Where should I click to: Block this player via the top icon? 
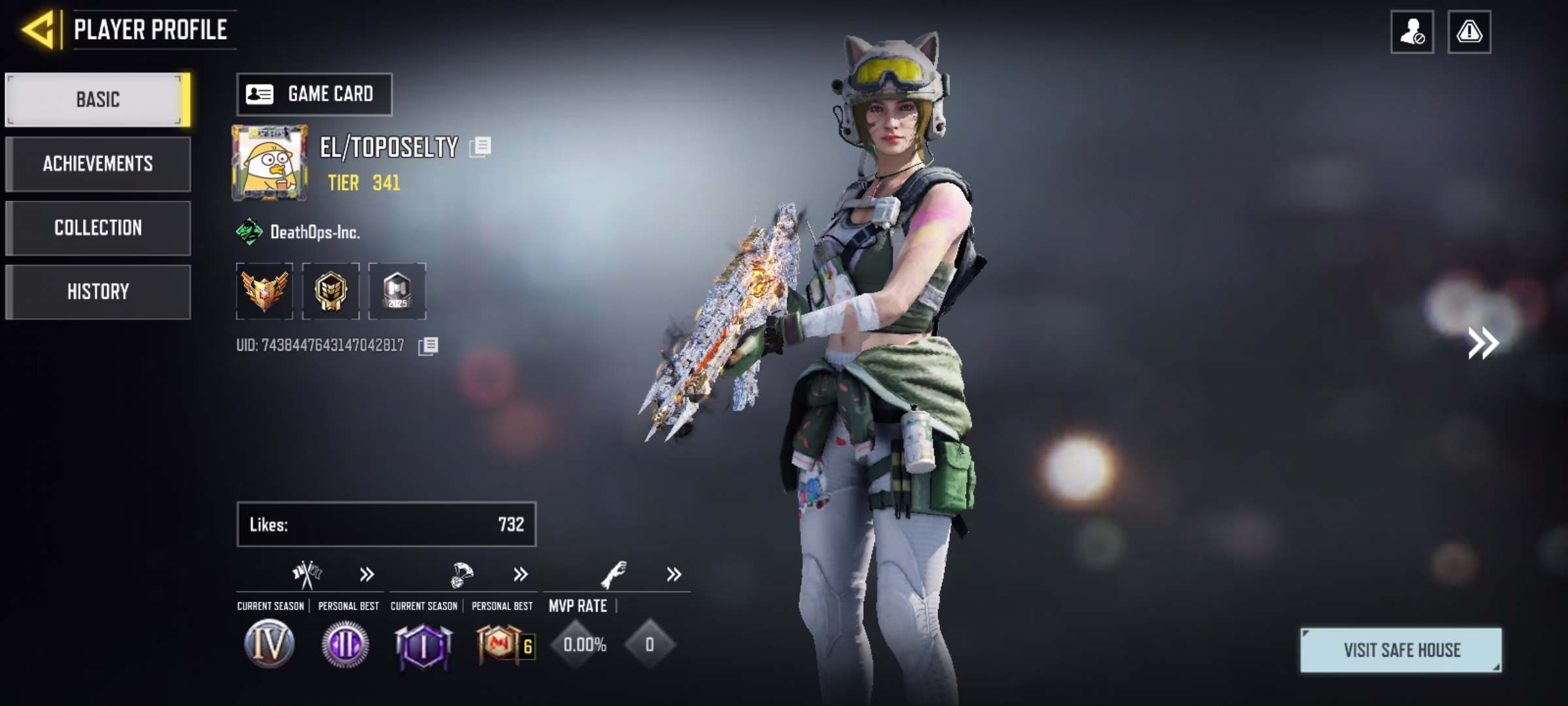coord(1412,32)
